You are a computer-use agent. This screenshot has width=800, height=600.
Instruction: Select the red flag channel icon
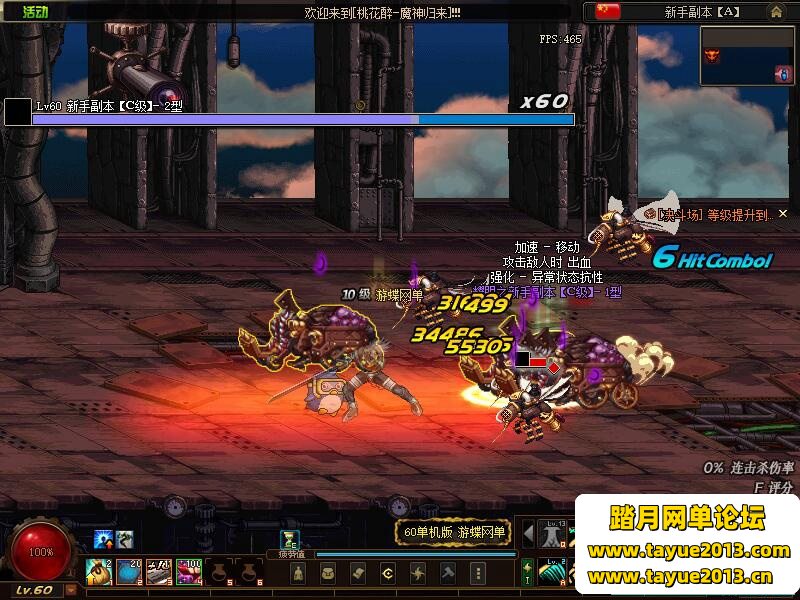click(608, 11)
